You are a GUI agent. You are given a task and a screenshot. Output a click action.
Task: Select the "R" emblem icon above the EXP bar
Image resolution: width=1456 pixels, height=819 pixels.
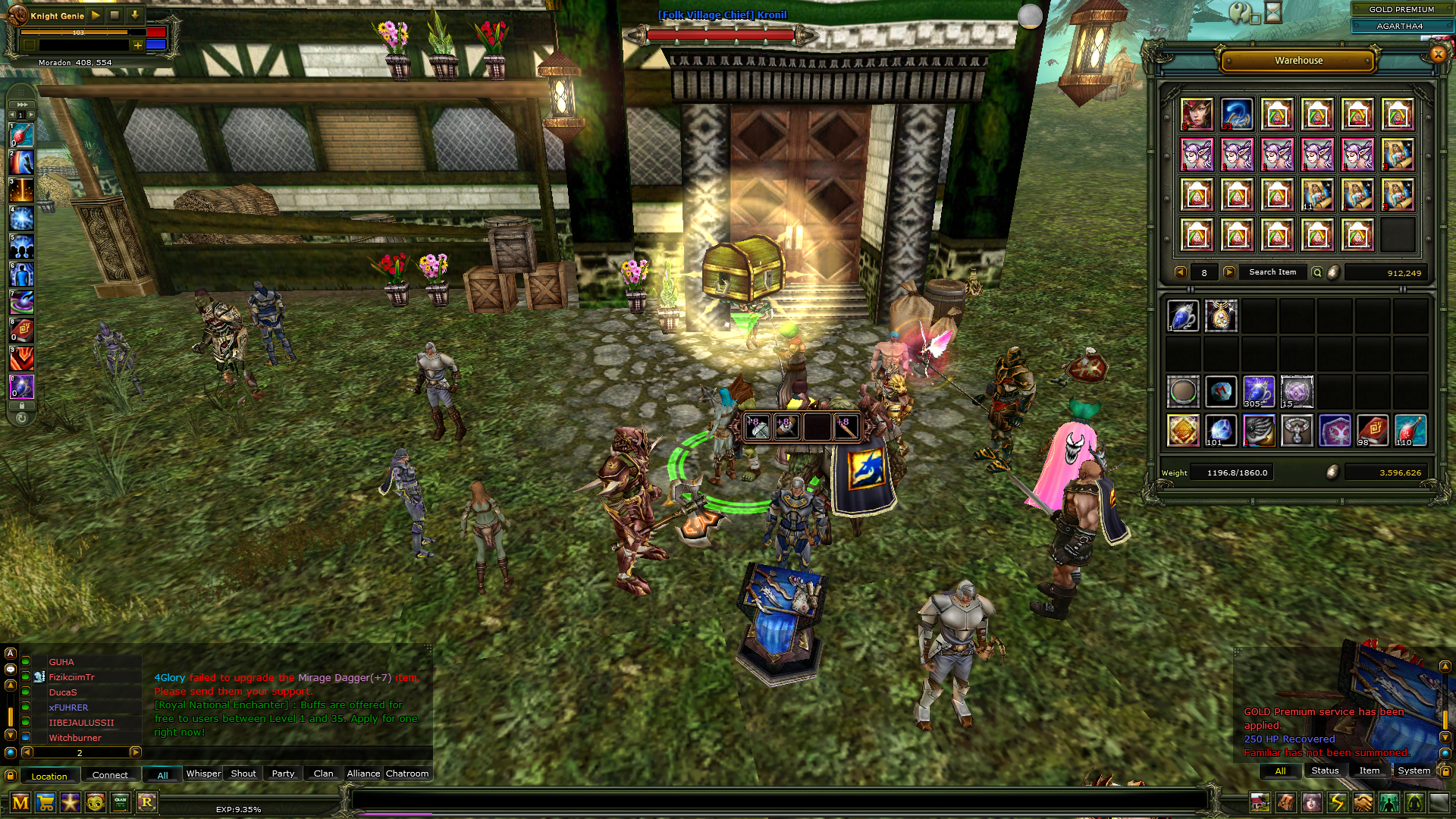tap(146, 802)
